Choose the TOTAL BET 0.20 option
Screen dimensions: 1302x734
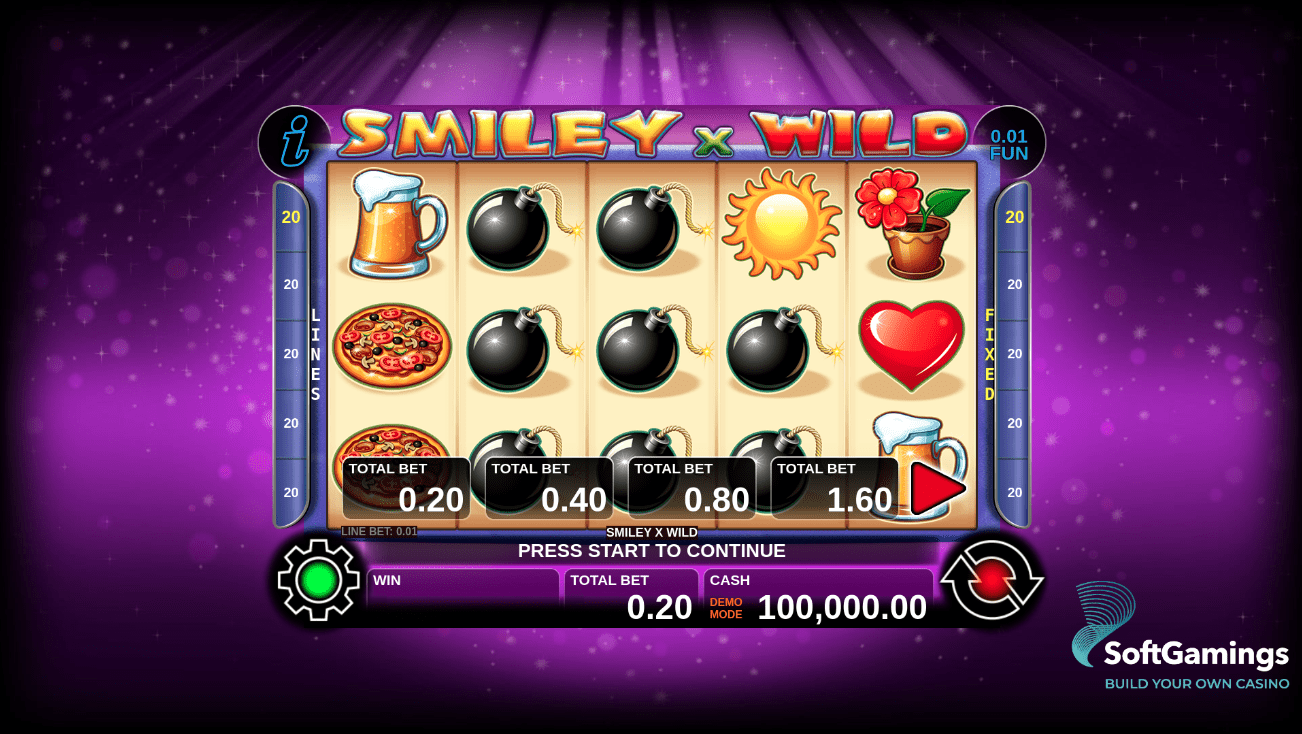click(404, 485)
